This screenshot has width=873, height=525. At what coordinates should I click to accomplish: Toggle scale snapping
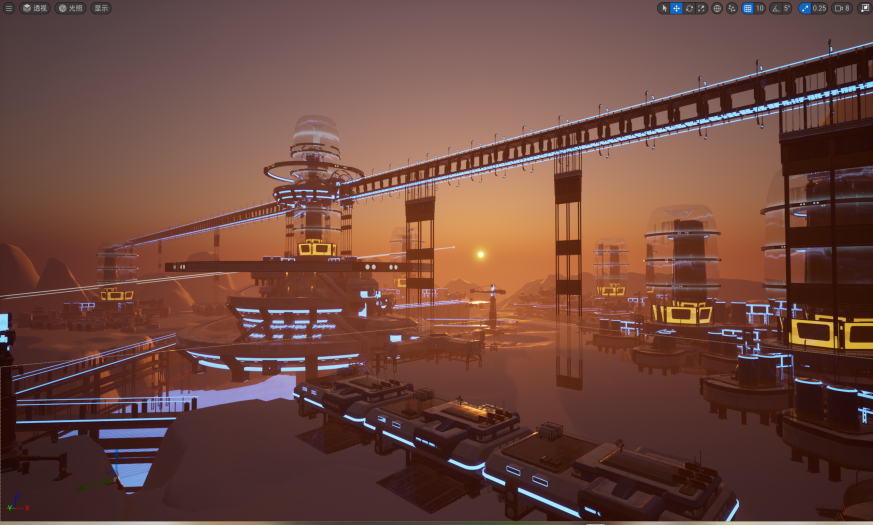tap(805, 8)
